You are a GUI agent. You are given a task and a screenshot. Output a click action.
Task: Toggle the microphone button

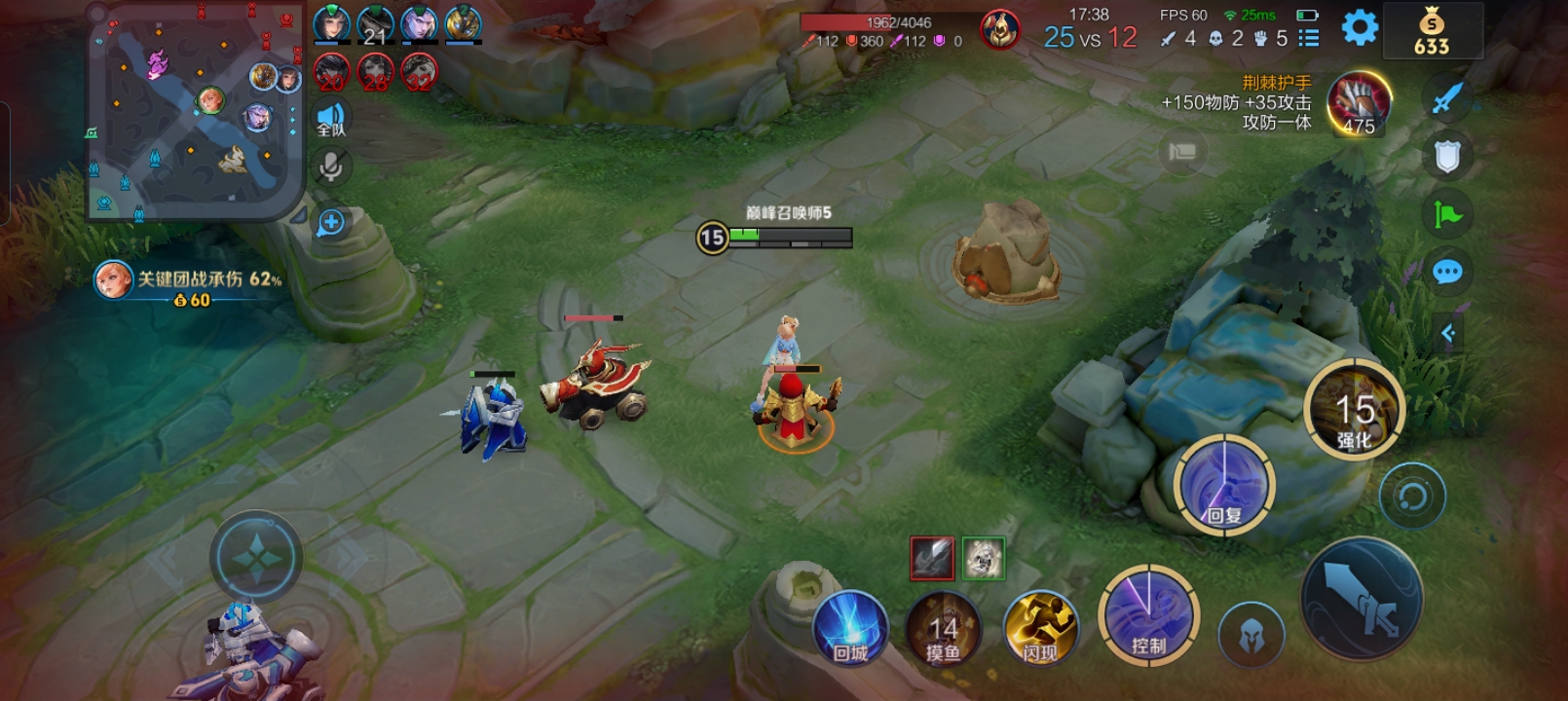pos(331,167)
